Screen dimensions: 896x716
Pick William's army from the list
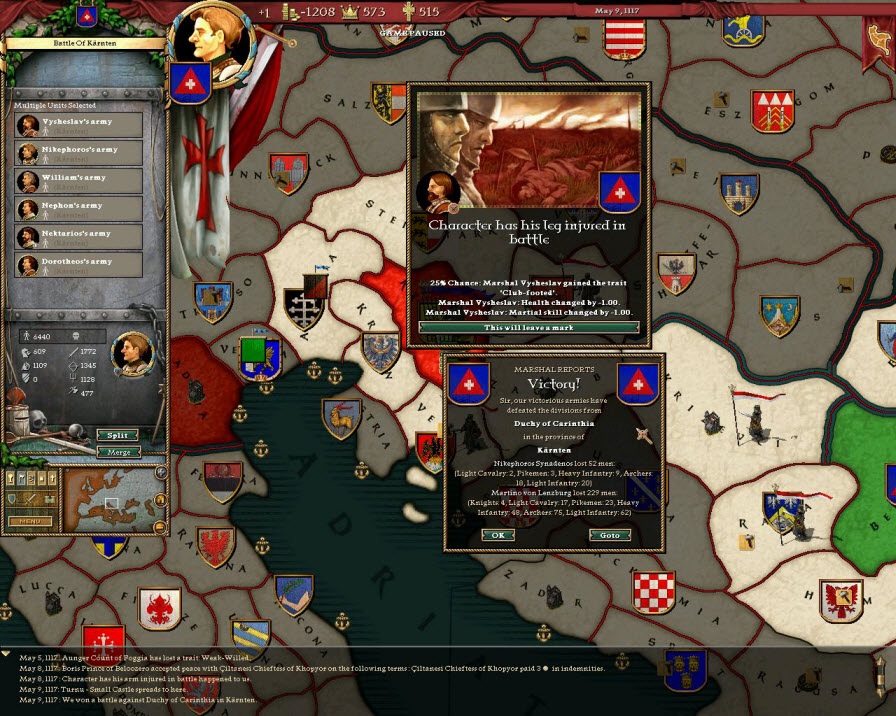[79, 182]
